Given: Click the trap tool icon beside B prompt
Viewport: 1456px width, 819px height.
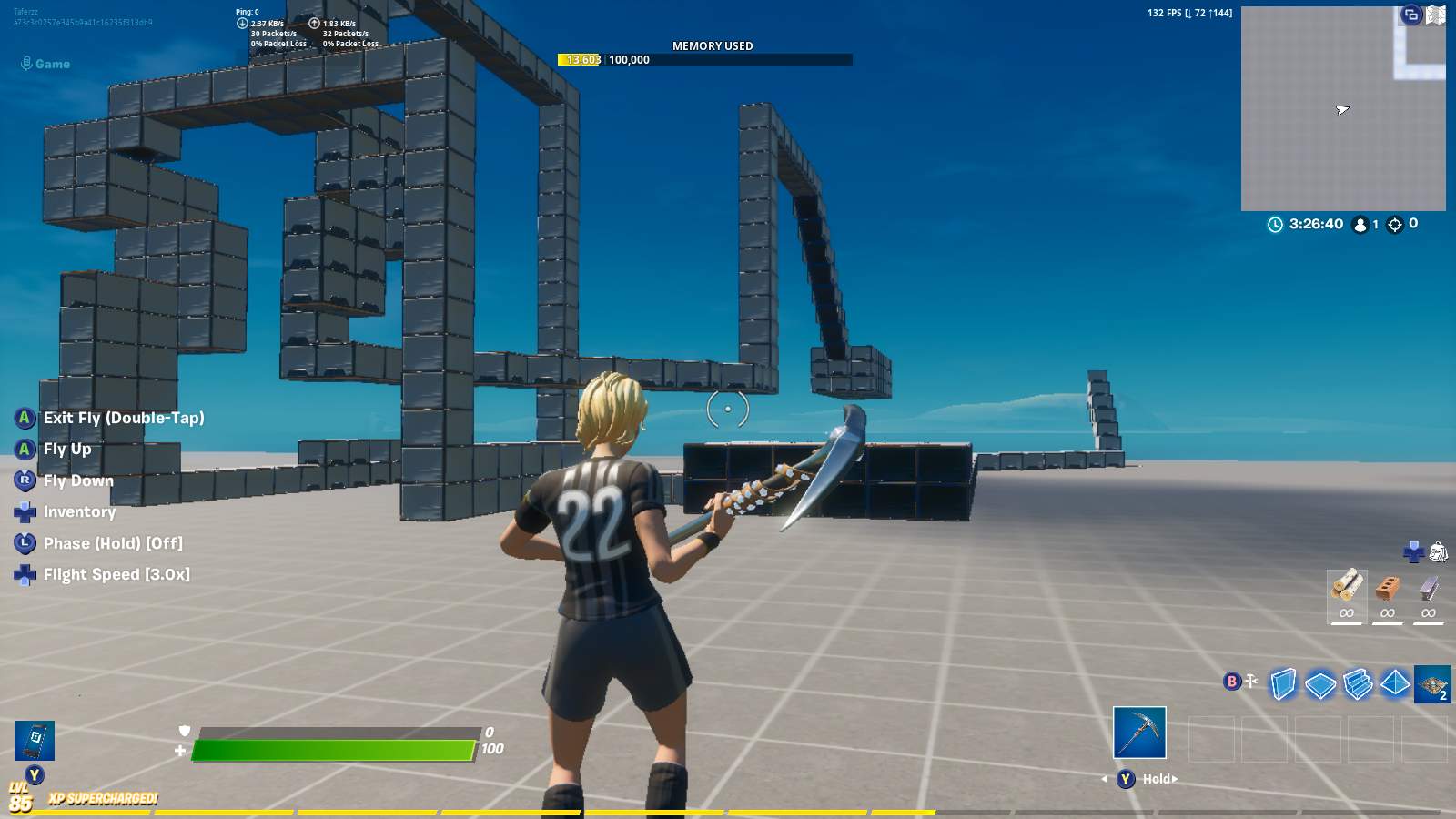Looking at the screenshot, I should tap(1251, 680).
